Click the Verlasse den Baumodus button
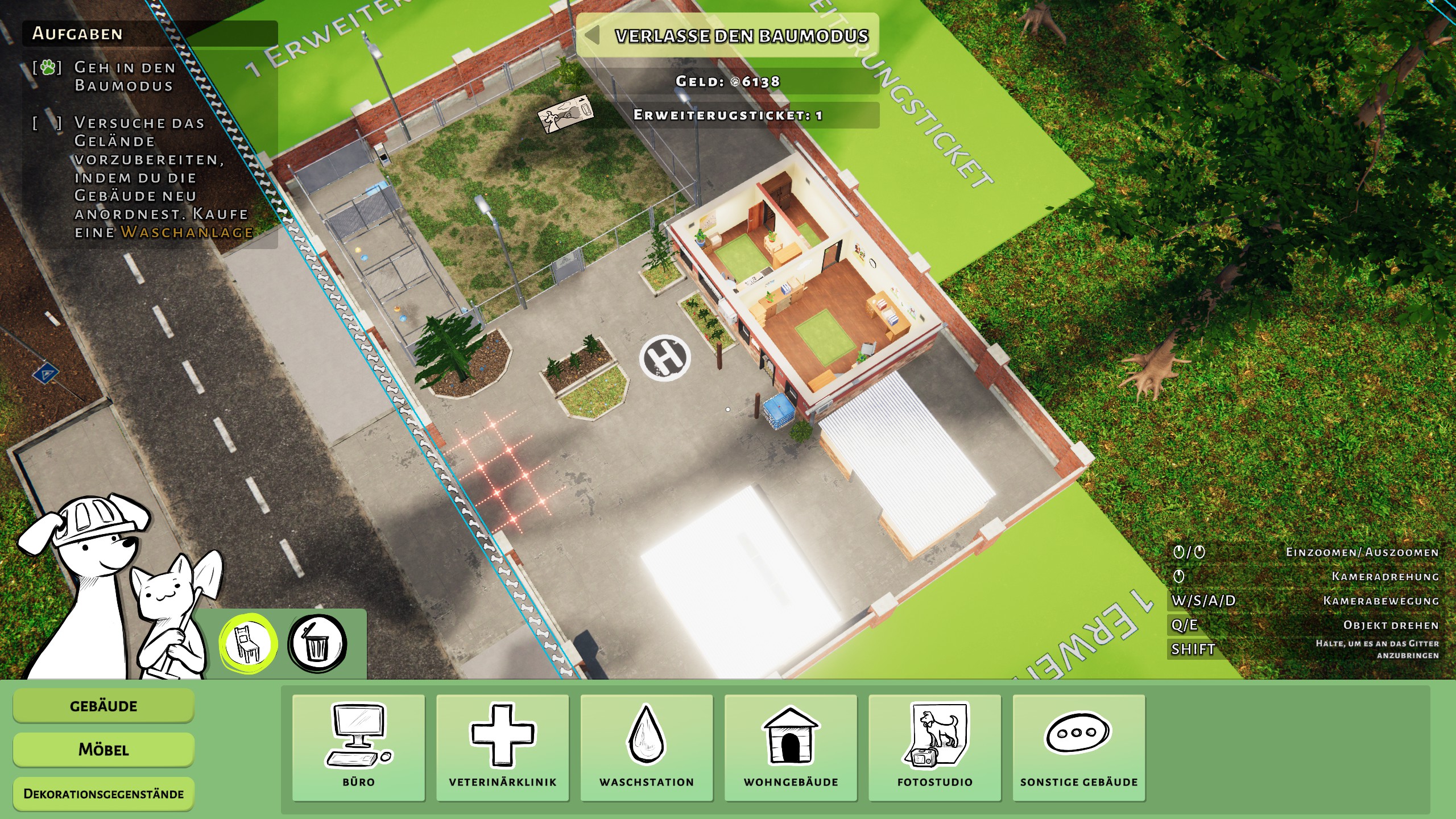This screenshot has width=1456, height=819. [728, 36]
